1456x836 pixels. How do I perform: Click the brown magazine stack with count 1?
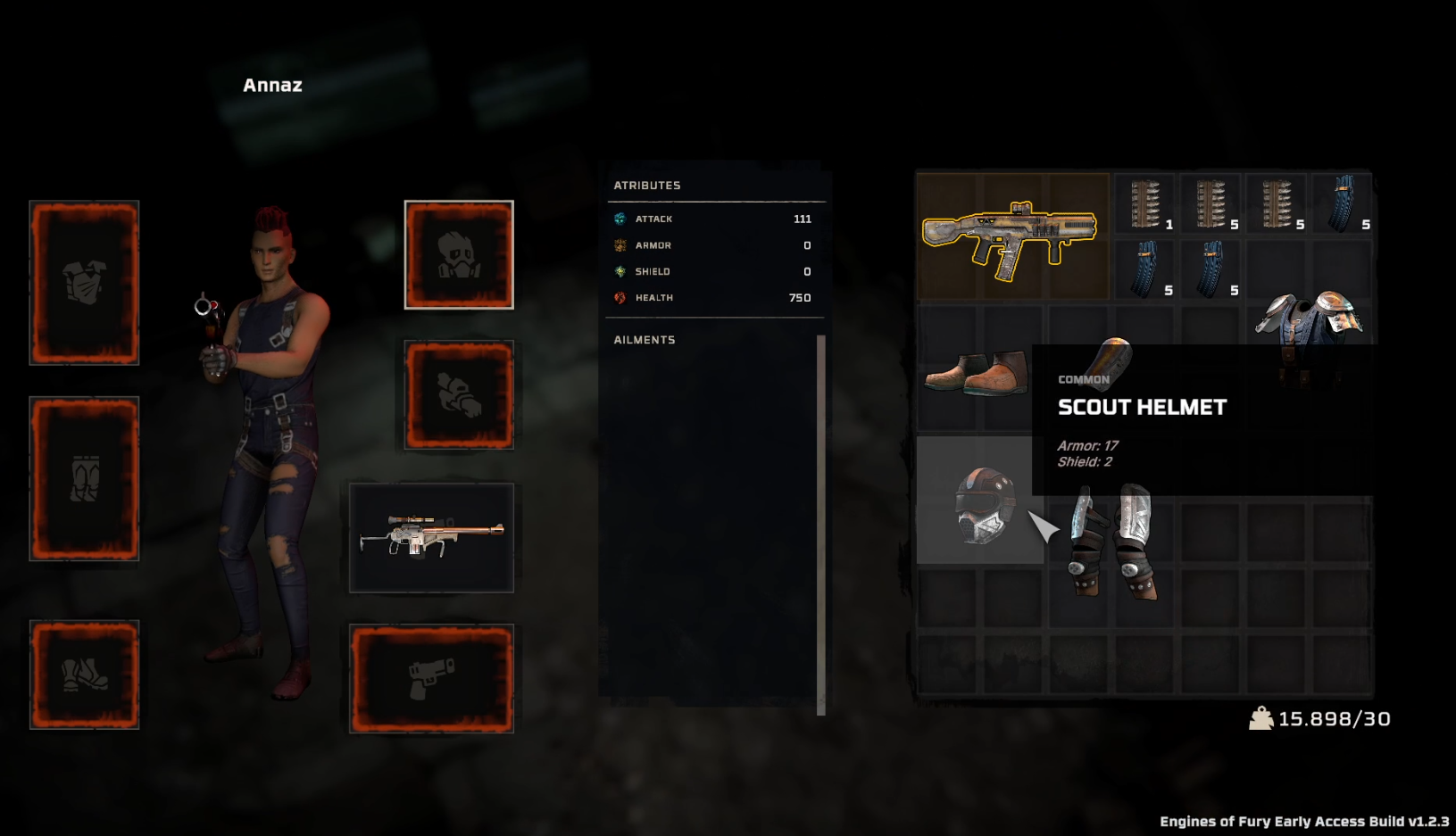(1146, 205)
